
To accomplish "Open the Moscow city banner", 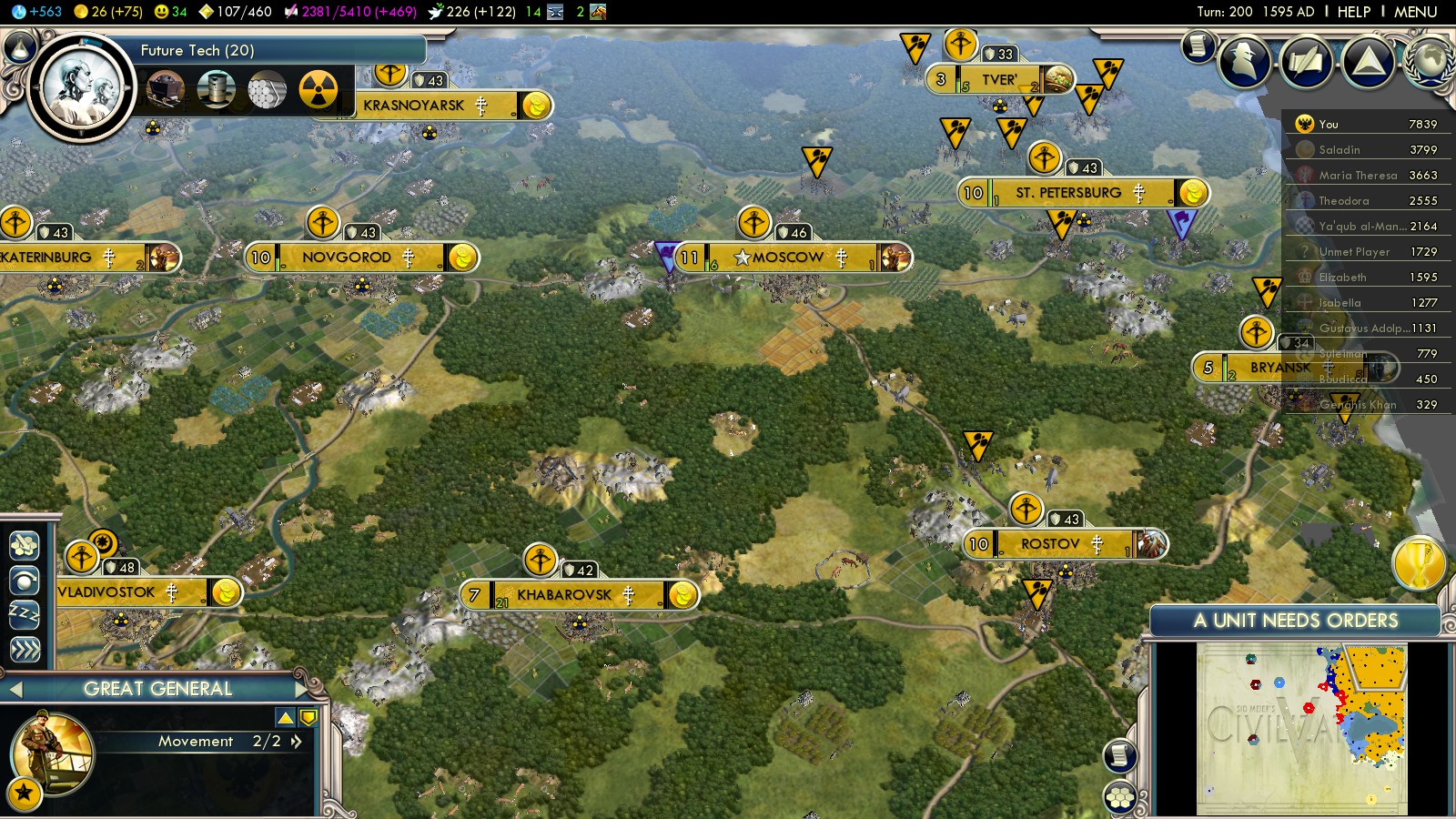I will [788, 258].
